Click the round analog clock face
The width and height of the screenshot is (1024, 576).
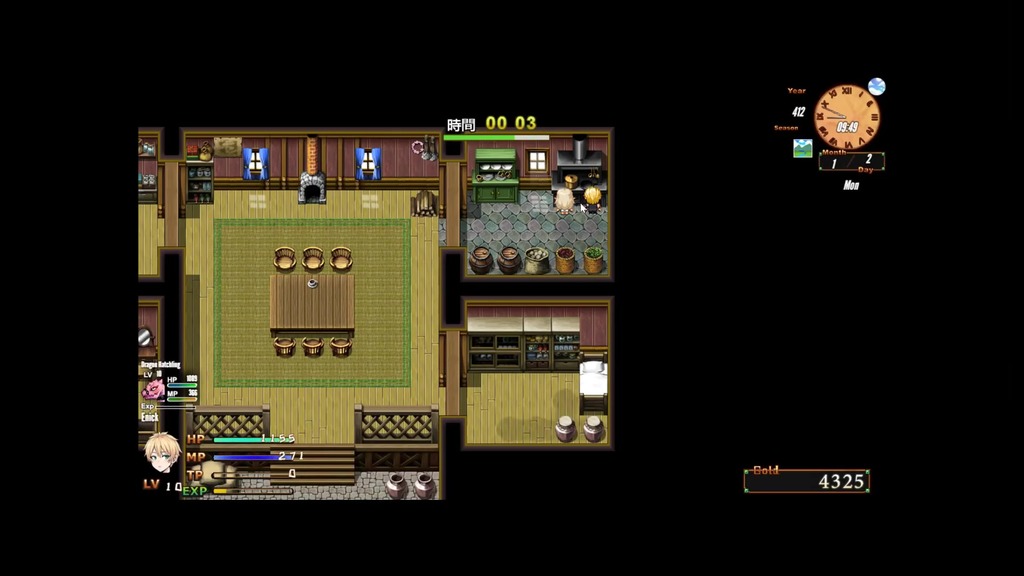coord(846,118)
